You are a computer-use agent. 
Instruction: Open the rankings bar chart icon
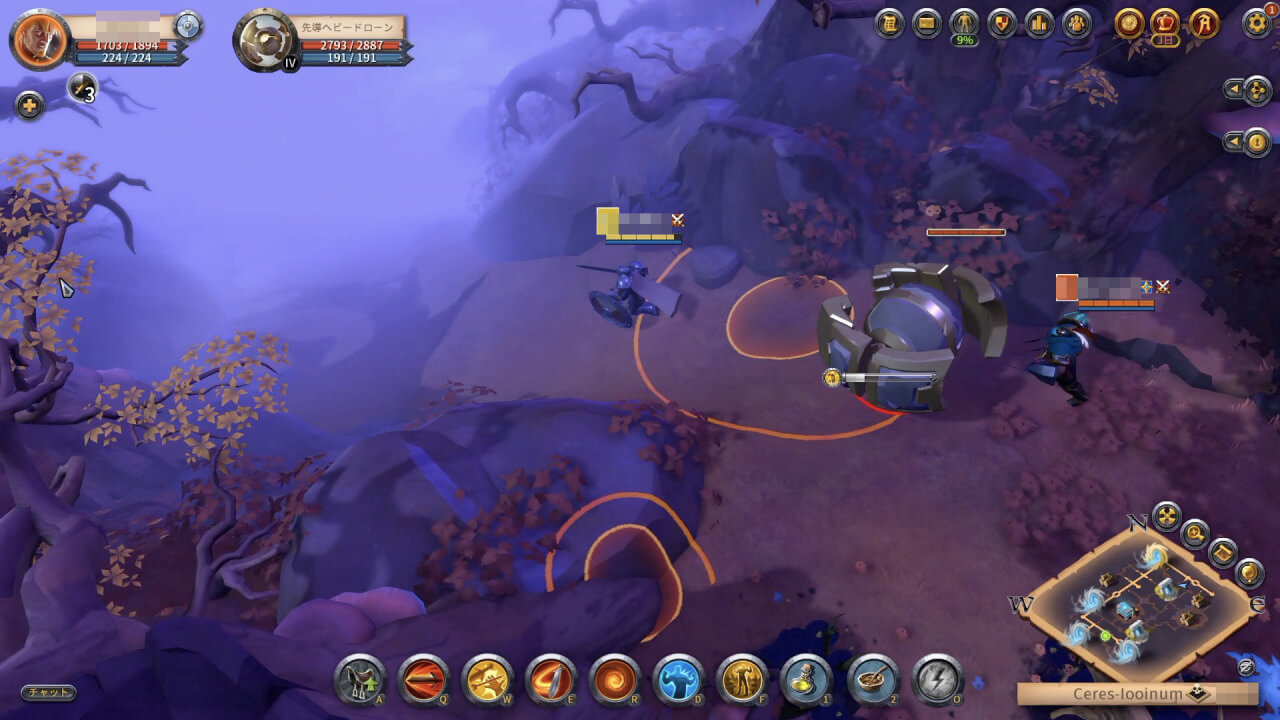1039,23
